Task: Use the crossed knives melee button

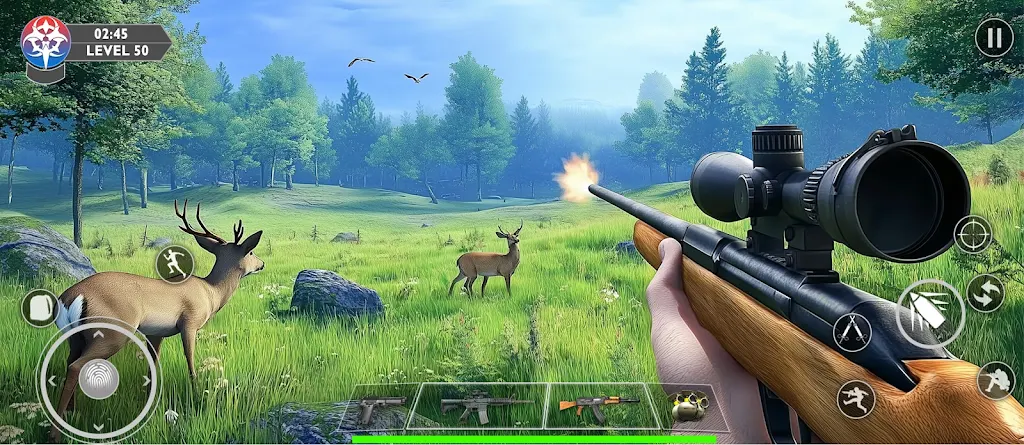Action: [852, 332]
